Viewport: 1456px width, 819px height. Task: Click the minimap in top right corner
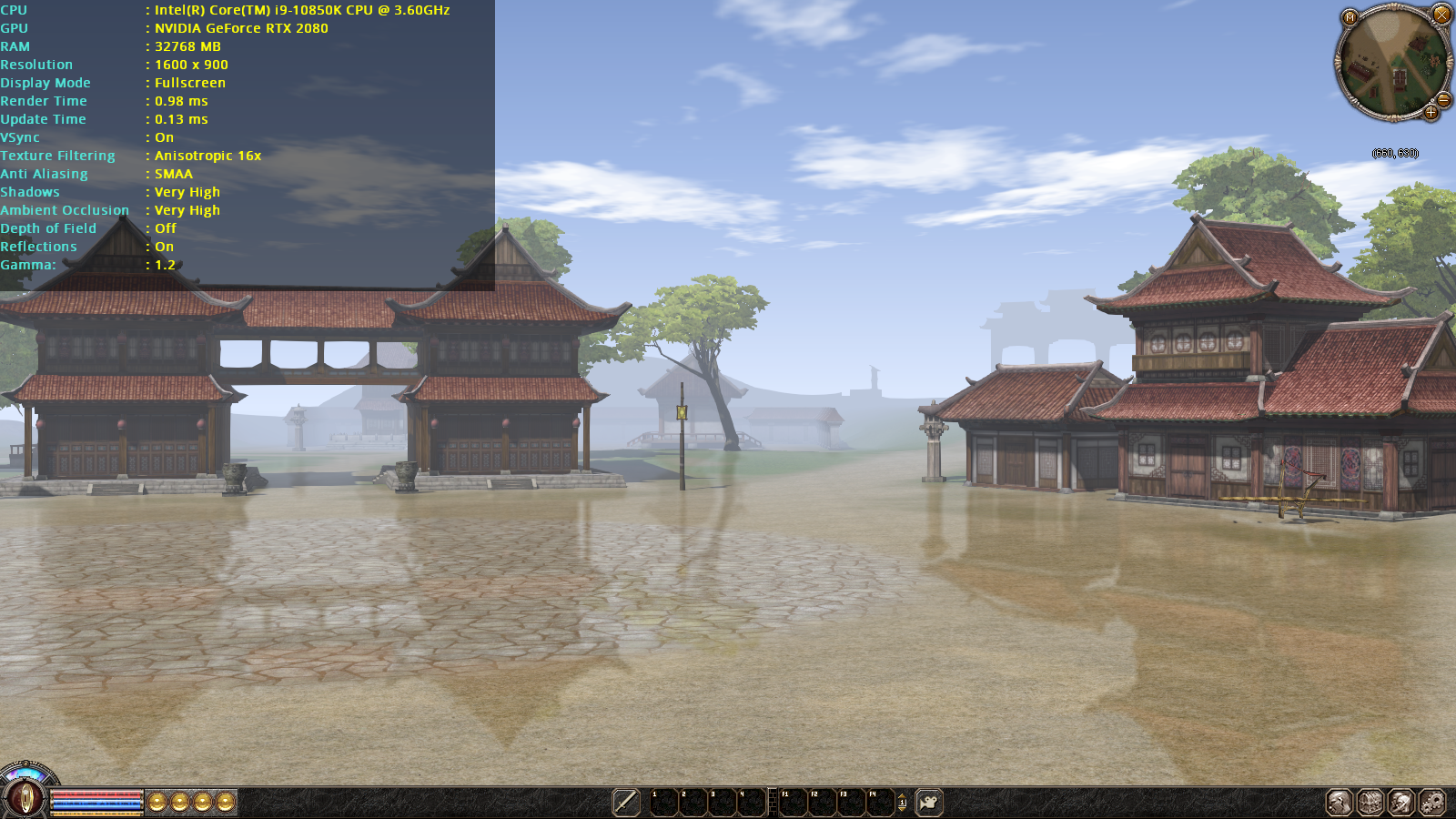point(1392,64)
